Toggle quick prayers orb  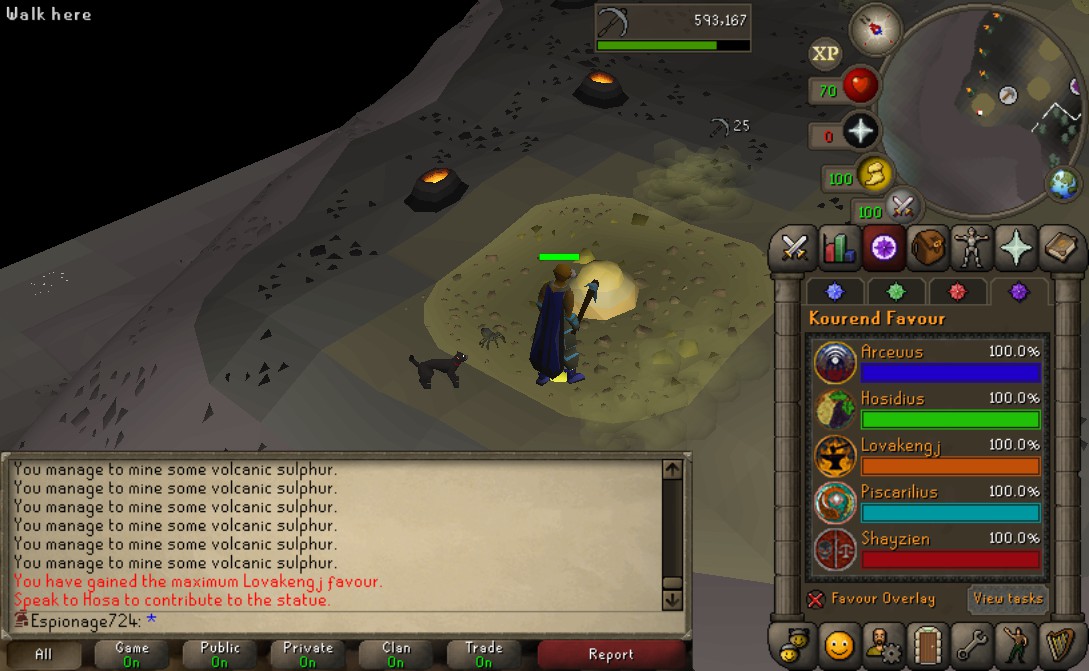[x=860, y=131]
